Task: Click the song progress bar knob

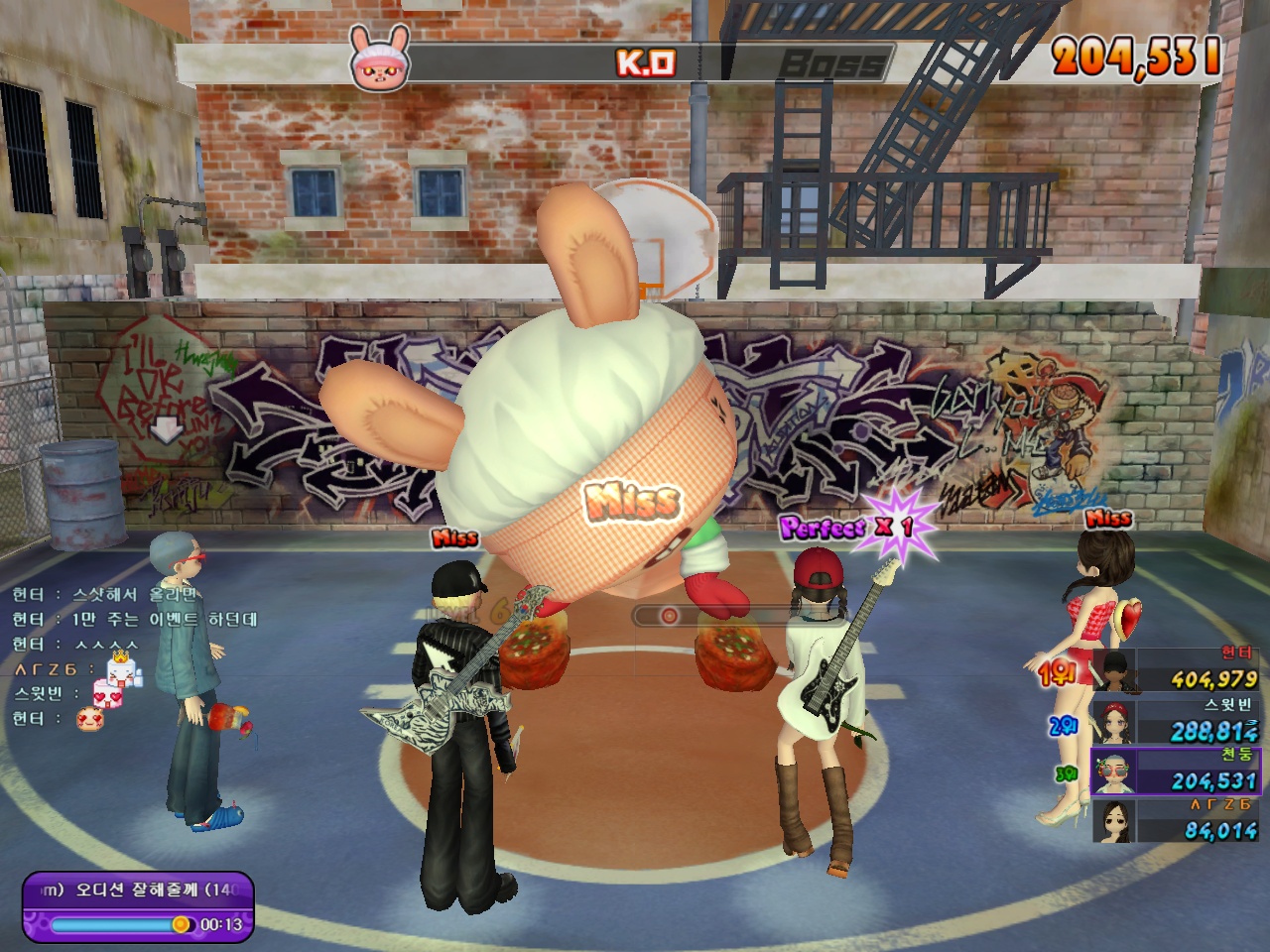Action: point(181,924)
